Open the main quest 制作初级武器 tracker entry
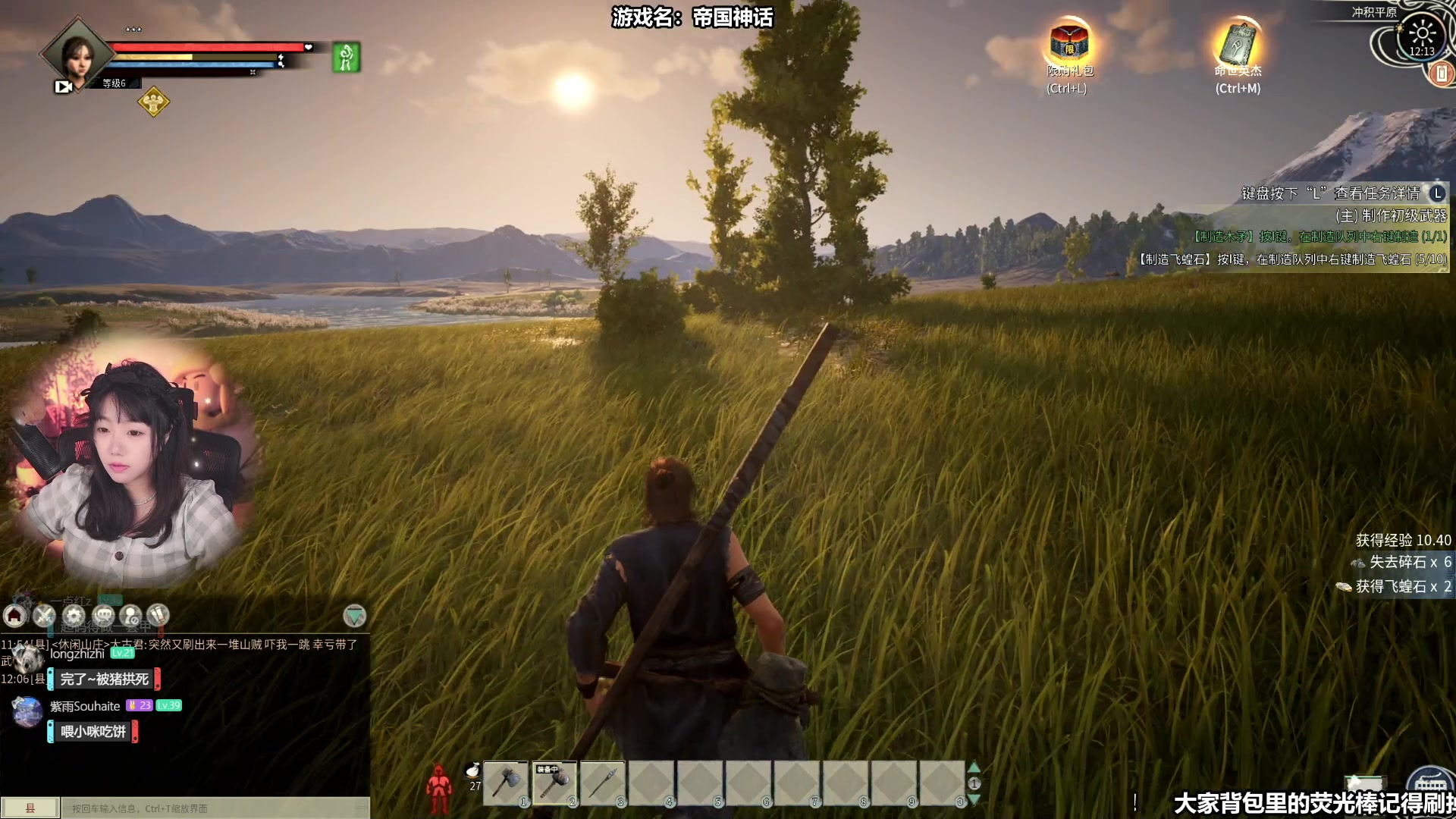1456x819 pixels. coord(1391,215)
